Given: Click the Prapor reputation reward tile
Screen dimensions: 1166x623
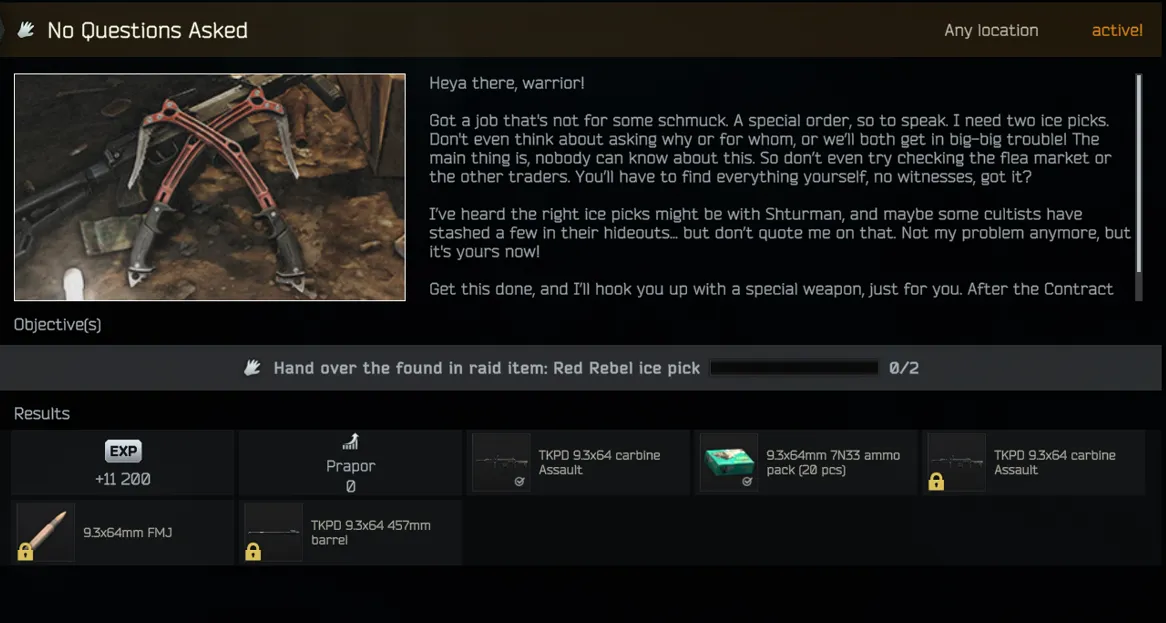Looking at the screenshot, I should pos(350,463).
